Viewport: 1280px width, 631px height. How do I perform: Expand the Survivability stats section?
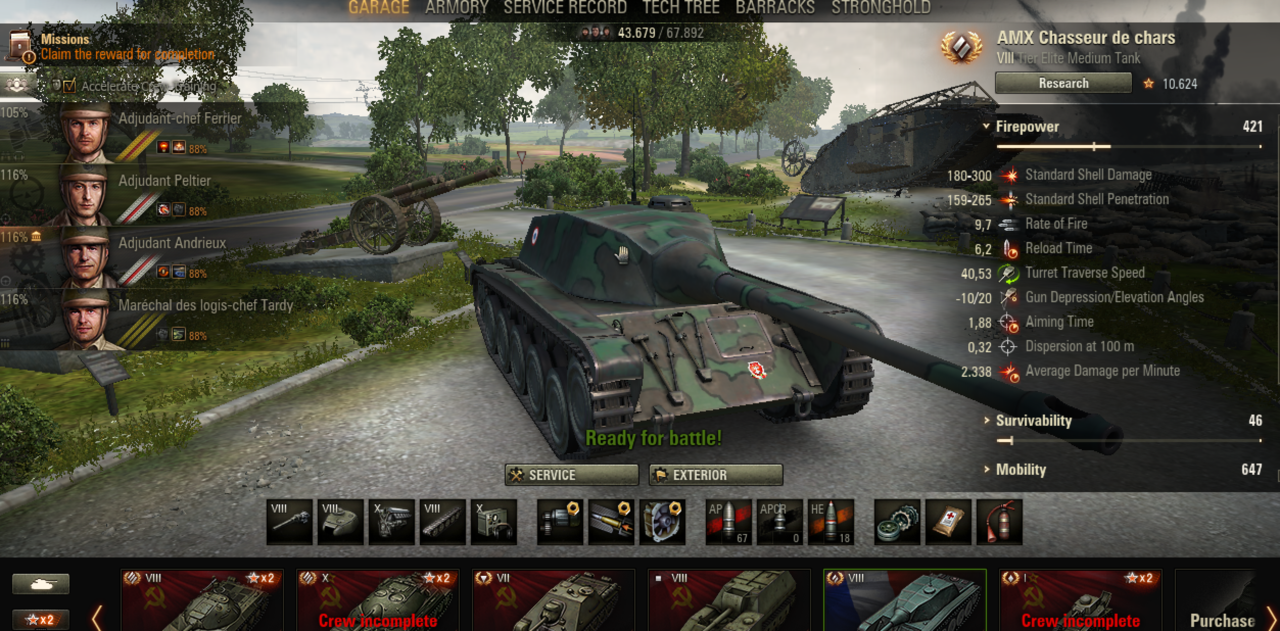(1033, 421)
